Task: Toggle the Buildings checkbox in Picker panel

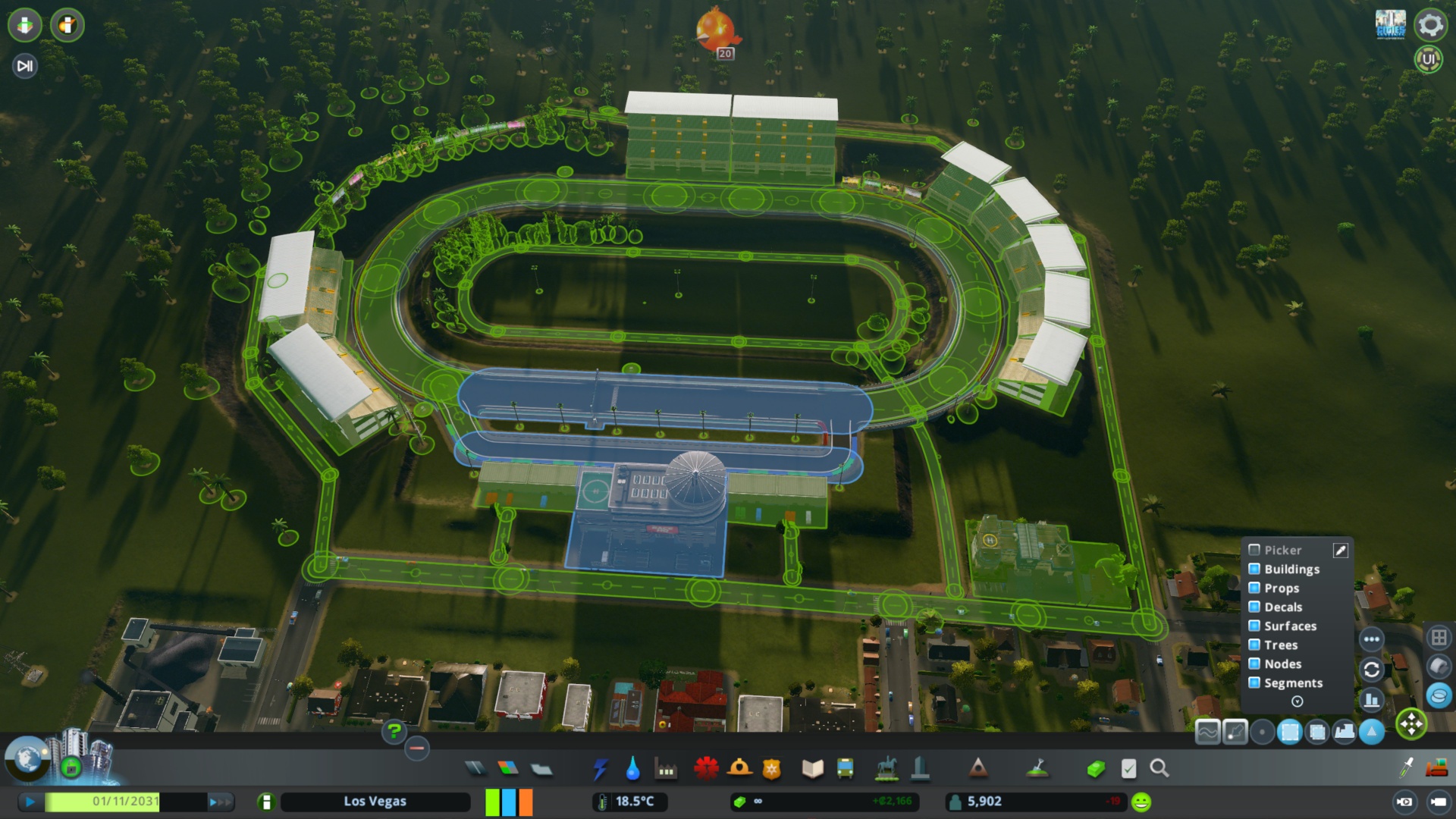Action: point(1255,569)
